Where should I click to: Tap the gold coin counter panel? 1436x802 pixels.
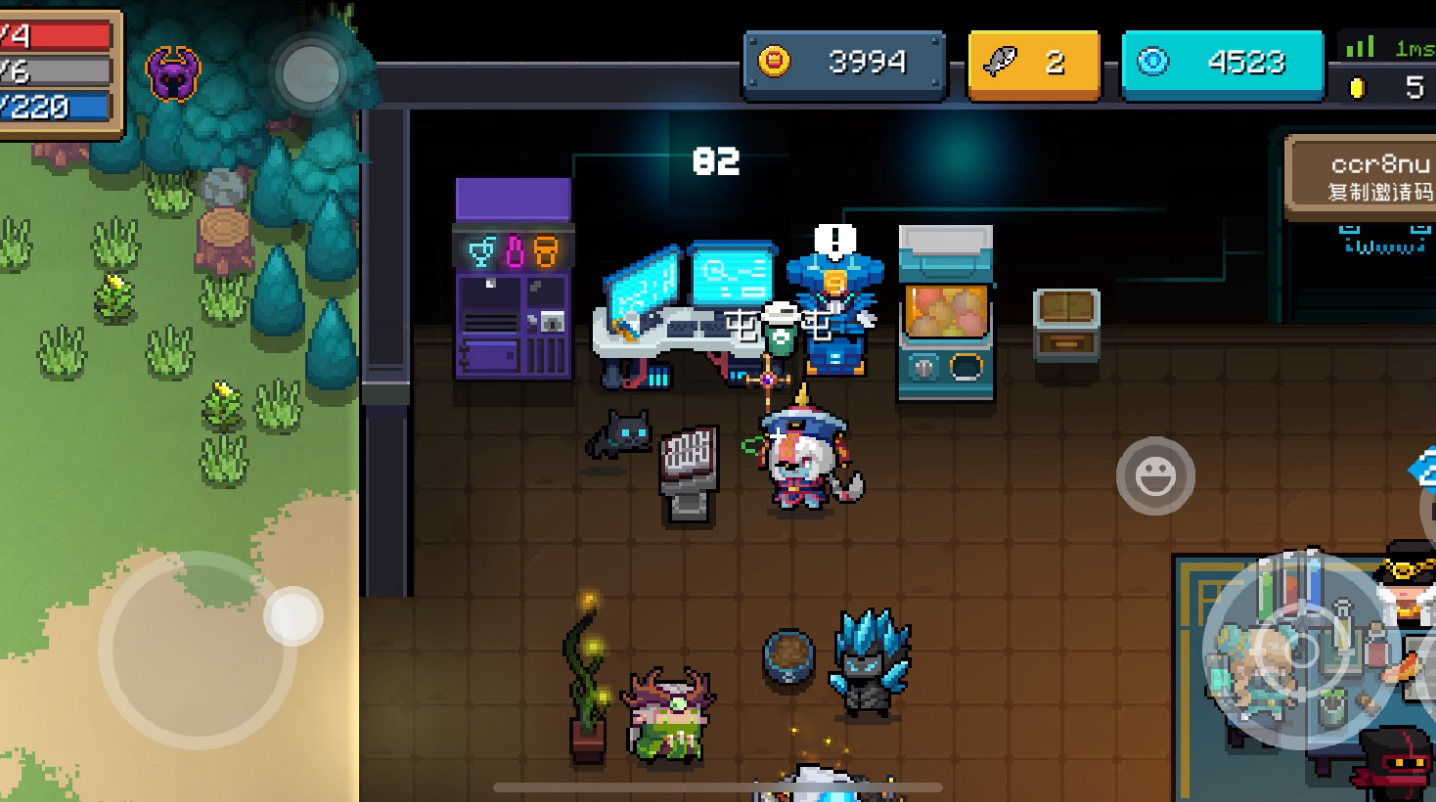[844, 63]
